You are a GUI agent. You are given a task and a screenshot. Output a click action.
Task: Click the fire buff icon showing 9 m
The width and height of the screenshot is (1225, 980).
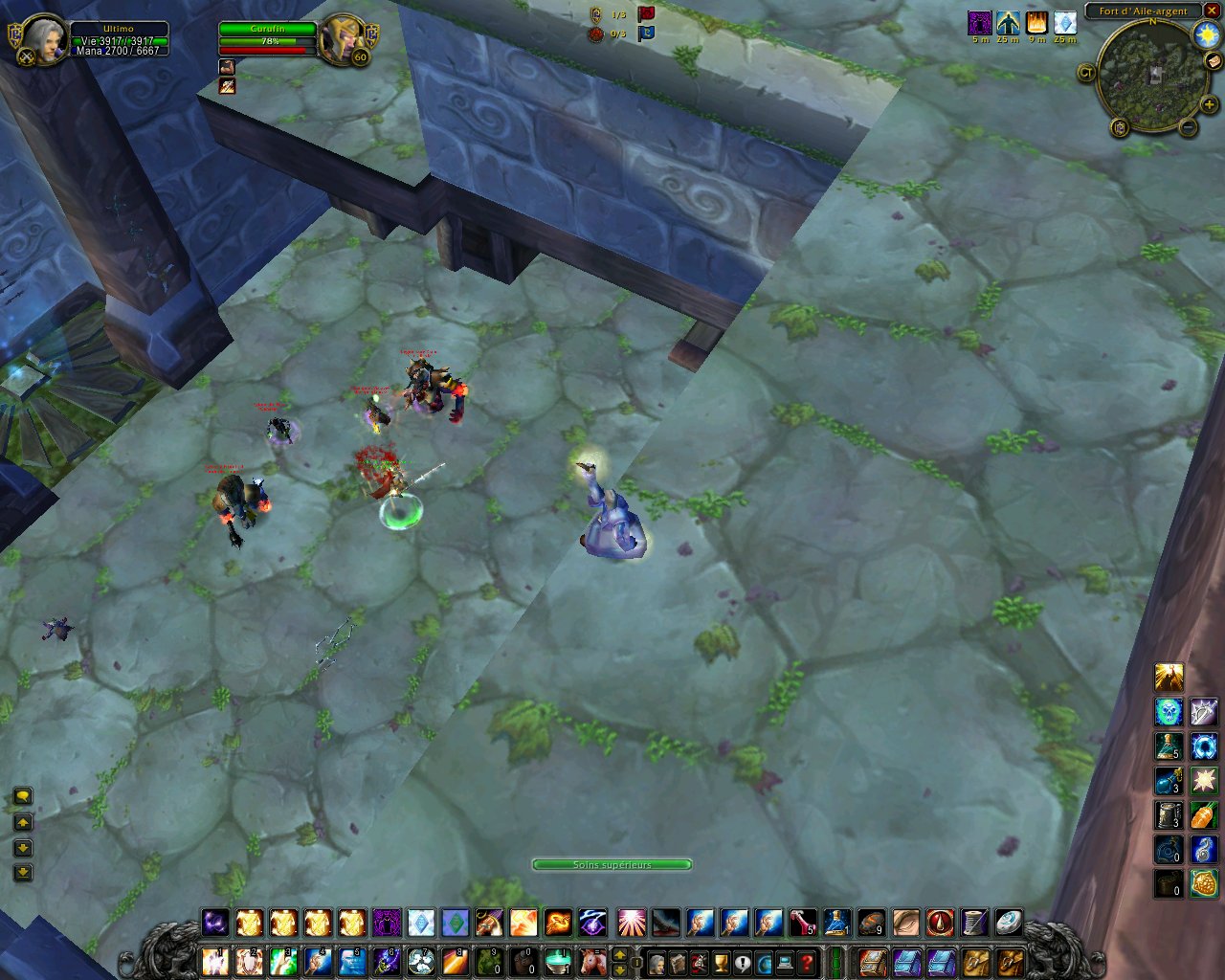tap(1036, 23)
